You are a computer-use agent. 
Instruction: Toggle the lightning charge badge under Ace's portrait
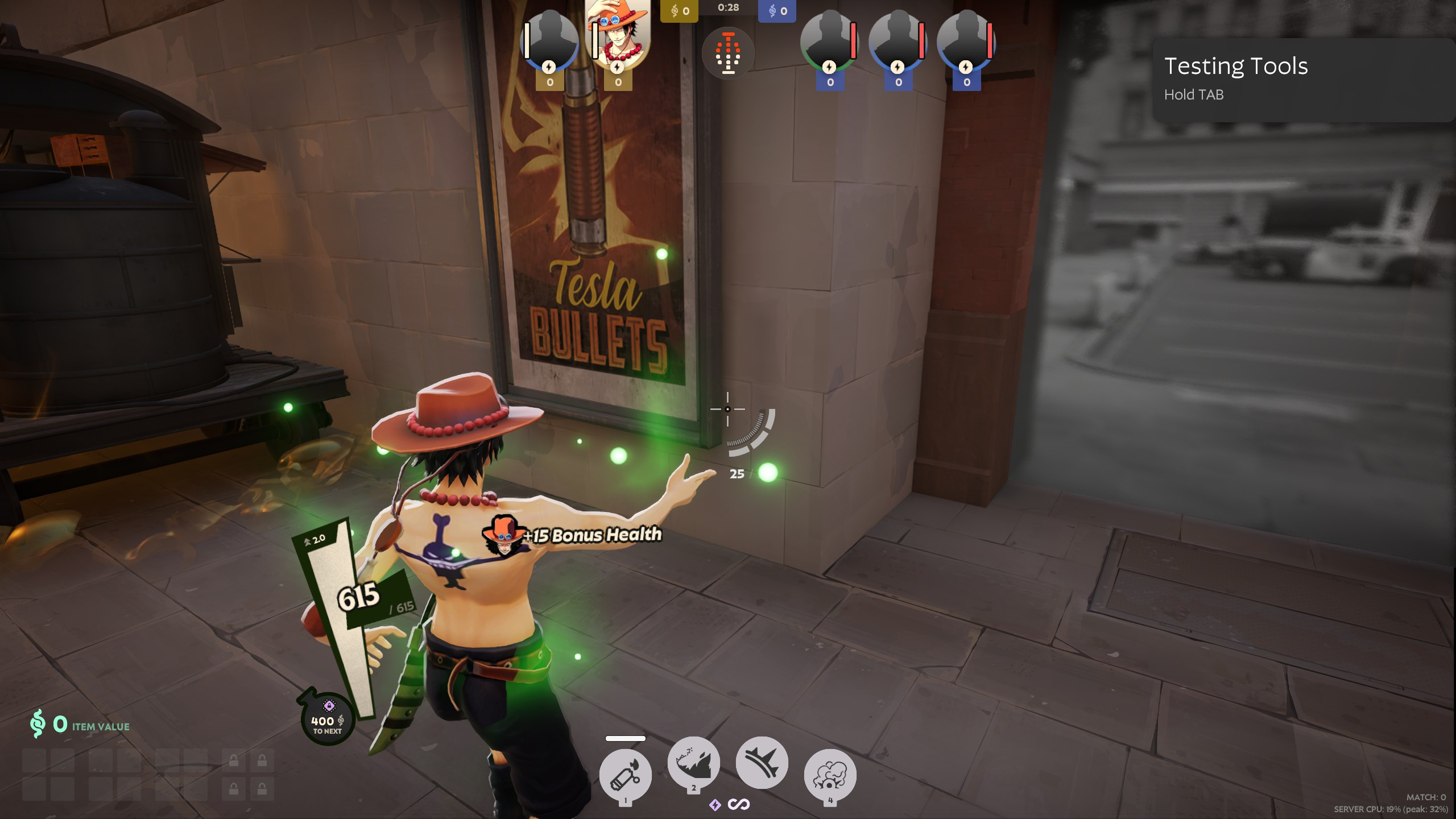click(618, 67)
